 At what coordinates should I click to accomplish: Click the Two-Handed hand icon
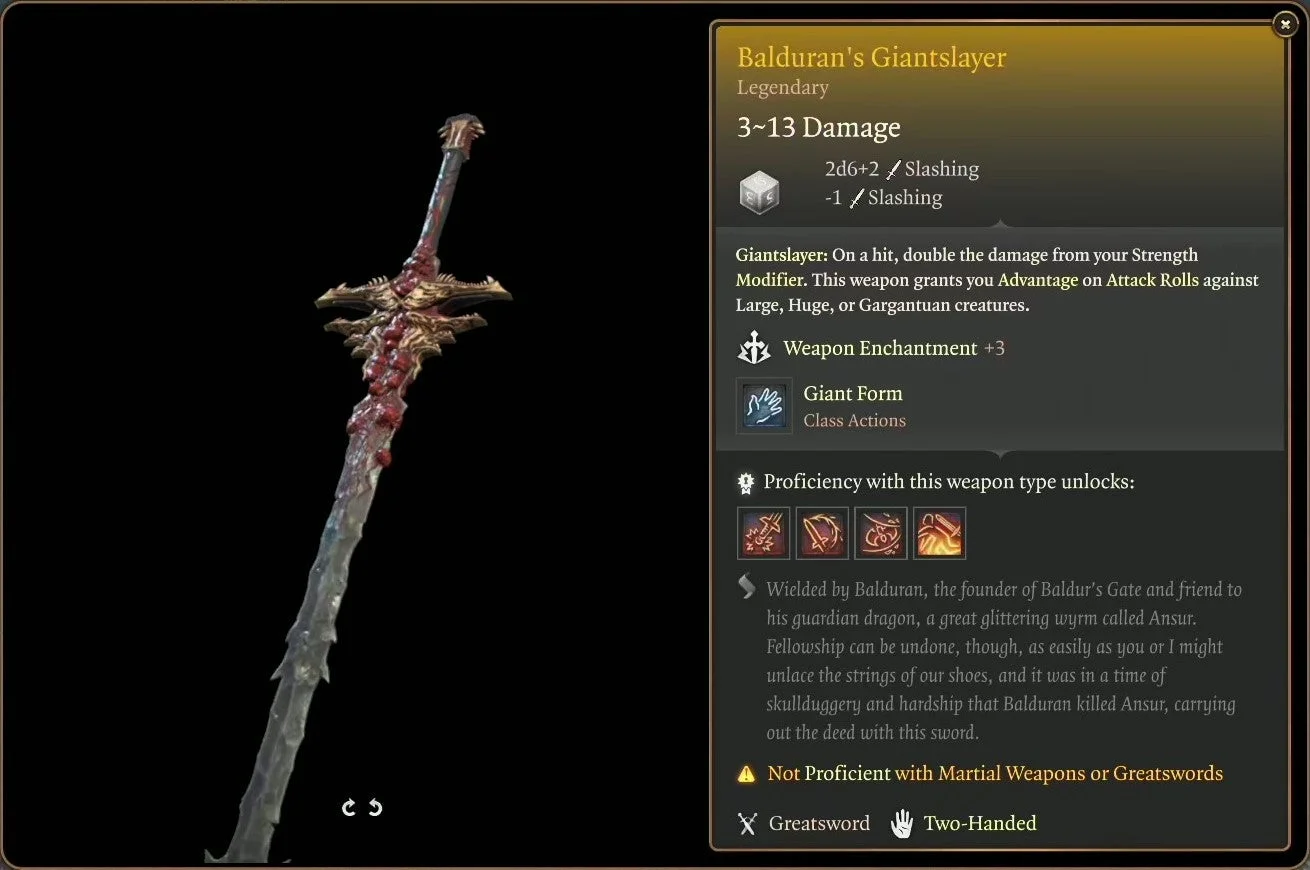tap(901, 822)
